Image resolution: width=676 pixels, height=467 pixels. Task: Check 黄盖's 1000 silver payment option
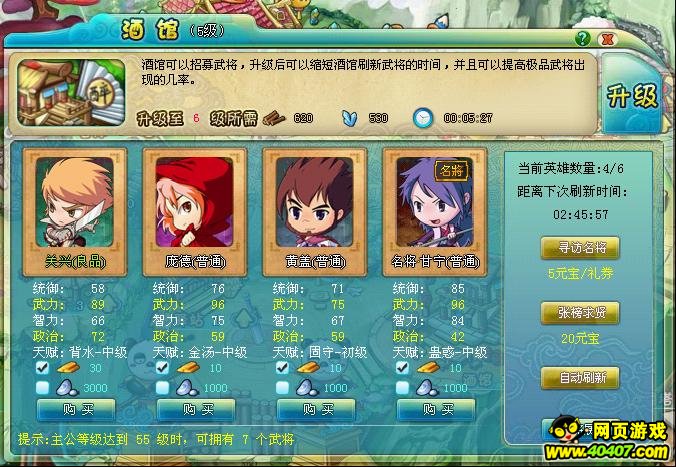(282, 387)
